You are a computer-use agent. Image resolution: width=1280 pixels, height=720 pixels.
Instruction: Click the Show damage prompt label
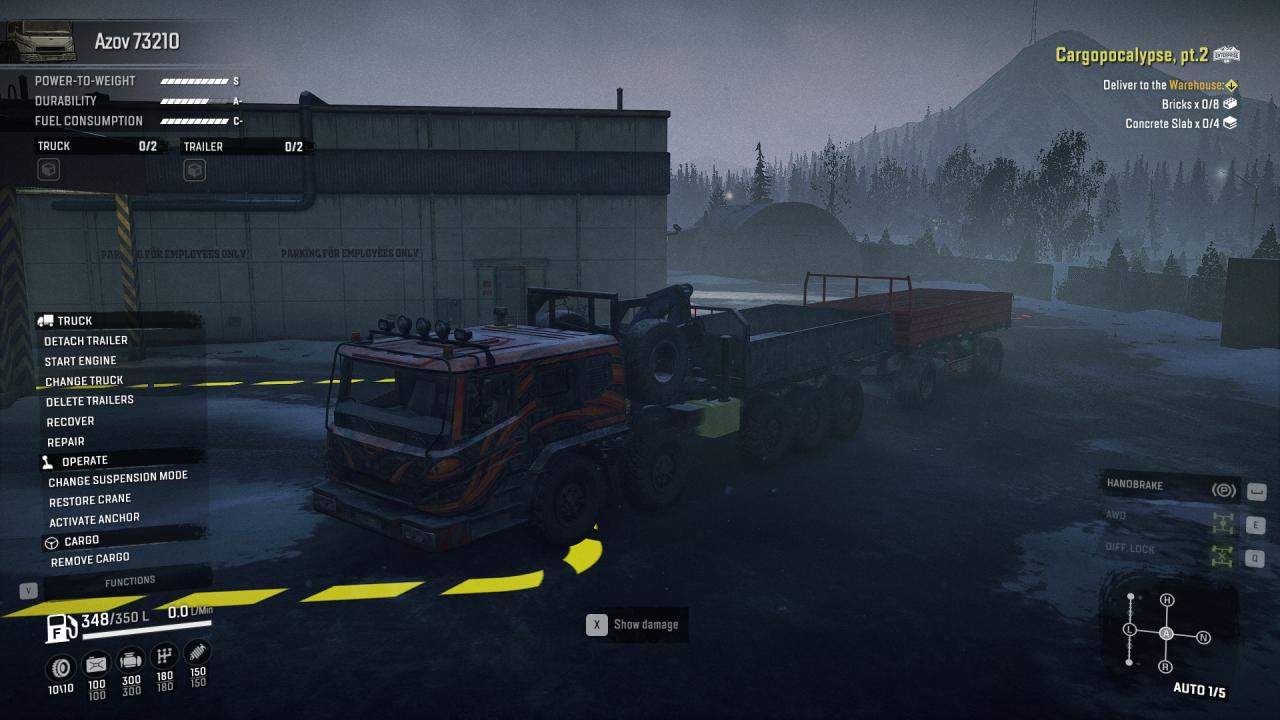(x=645, y=625)
